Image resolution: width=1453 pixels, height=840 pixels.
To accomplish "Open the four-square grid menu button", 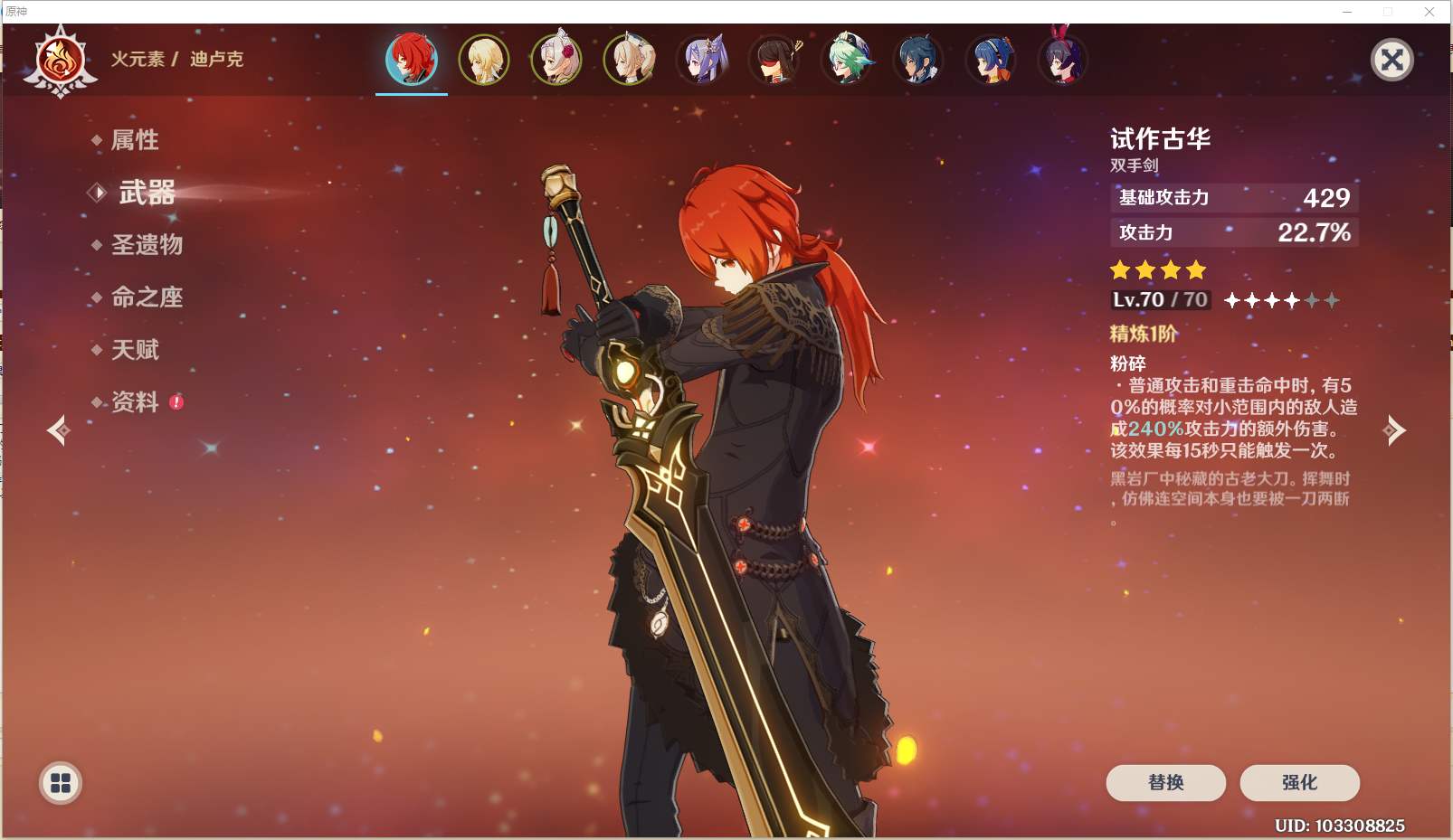I will (61, 783).
